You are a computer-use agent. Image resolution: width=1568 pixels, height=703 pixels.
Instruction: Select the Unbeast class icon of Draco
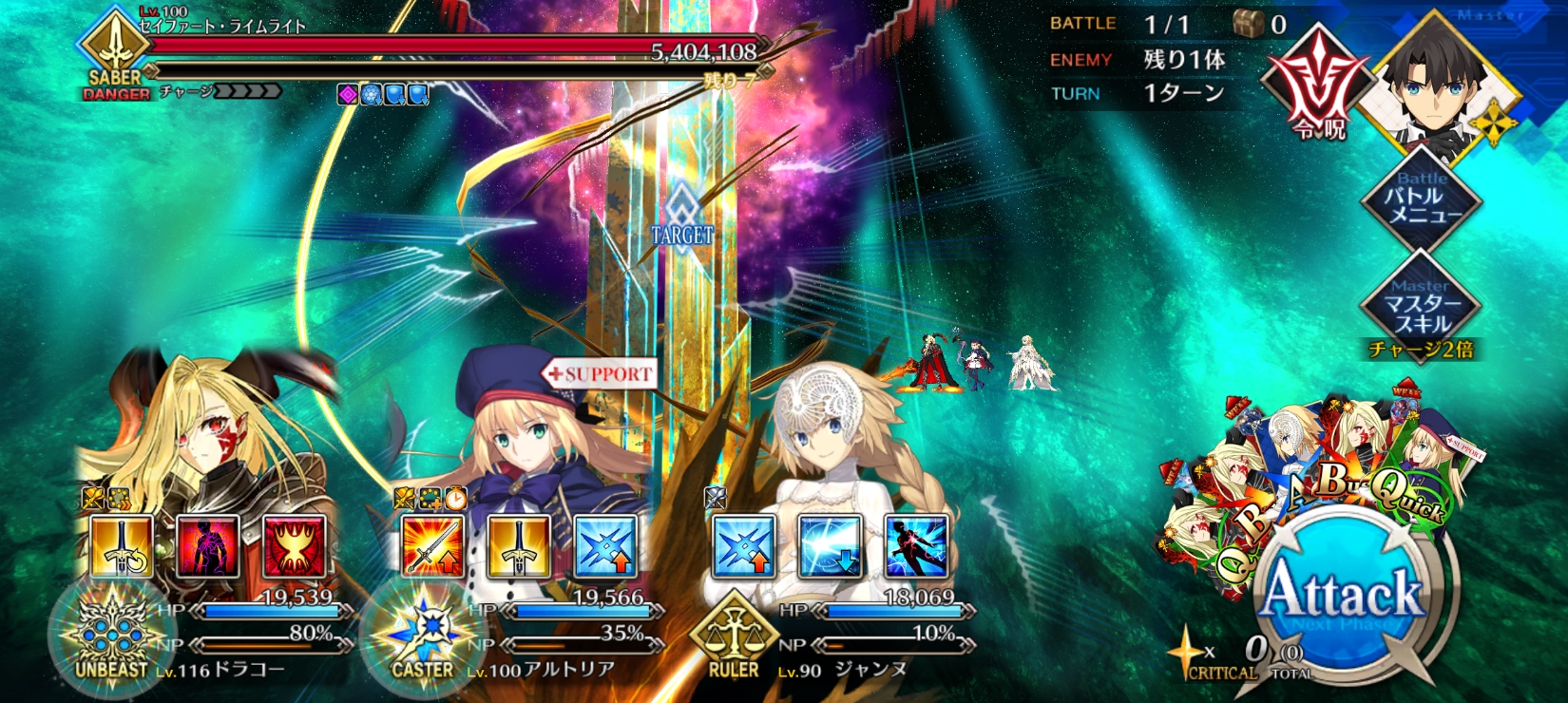coord(111,636)
